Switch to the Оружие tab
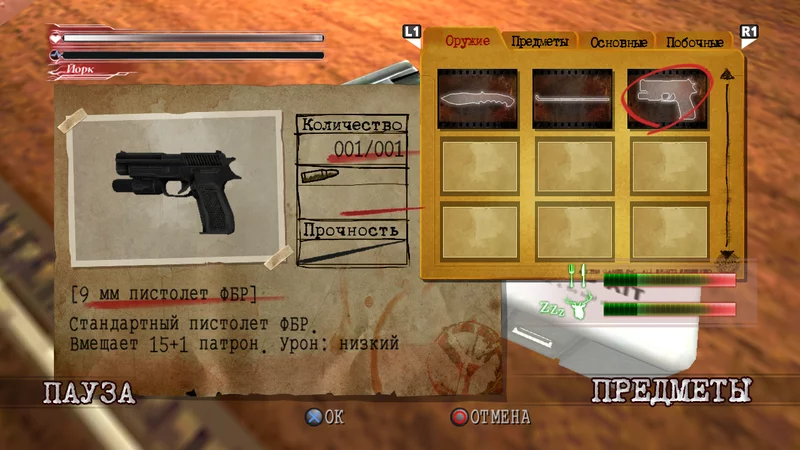The height and width of the screenshot is (450, 800). click(466, 41)
